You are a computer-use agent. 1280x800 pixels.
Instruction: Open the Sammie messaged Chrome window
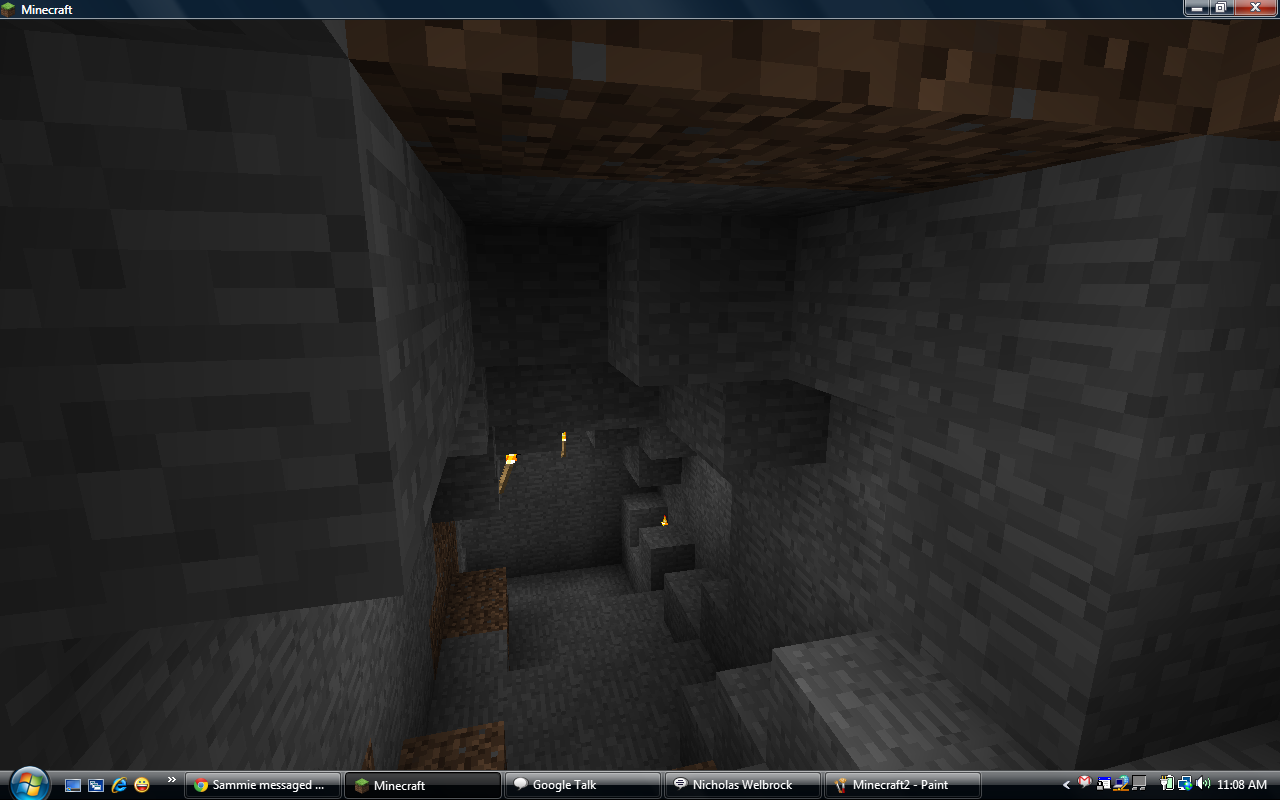coord(262,784)
